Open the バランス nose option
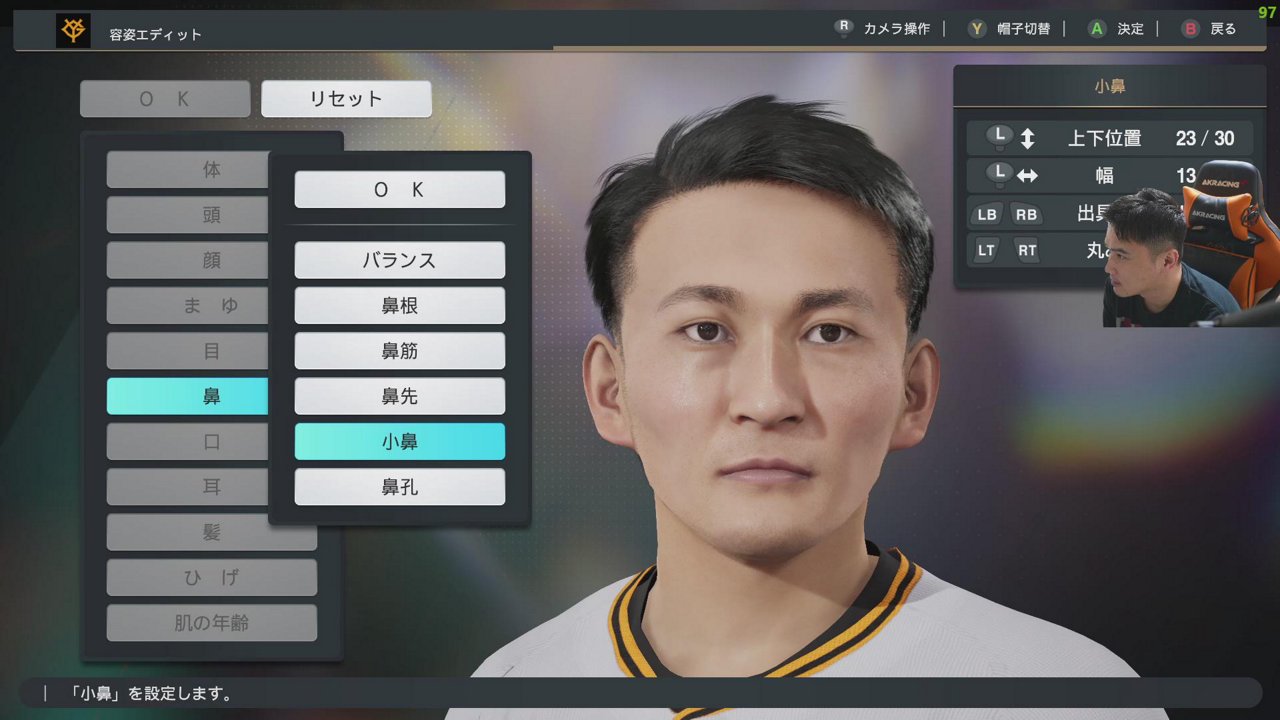The width and height of the screenshot is (1280, 720). [399, 260]
